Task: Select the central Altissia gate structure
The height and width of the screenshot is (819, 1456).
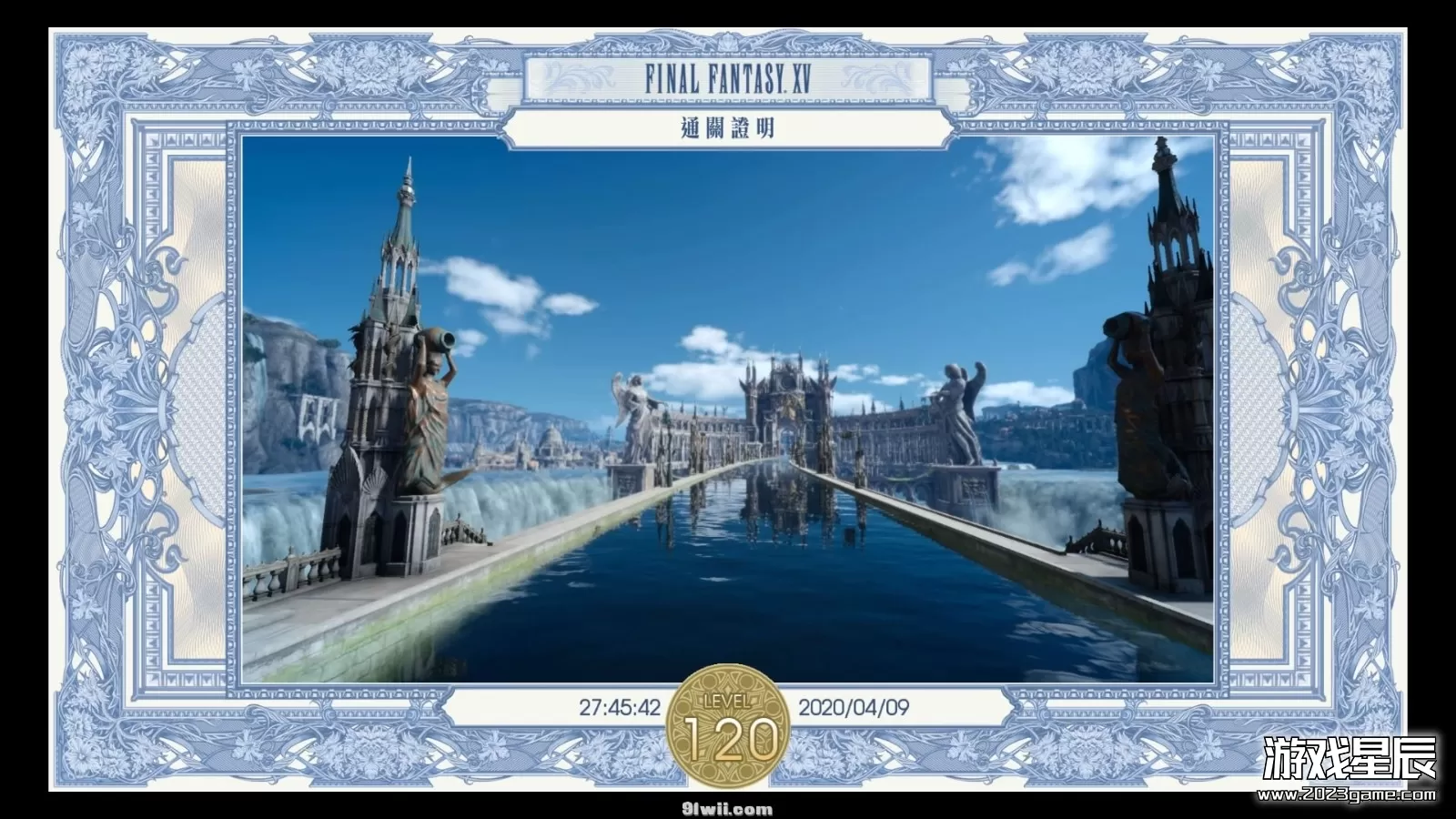Action: tap(787, 400)
